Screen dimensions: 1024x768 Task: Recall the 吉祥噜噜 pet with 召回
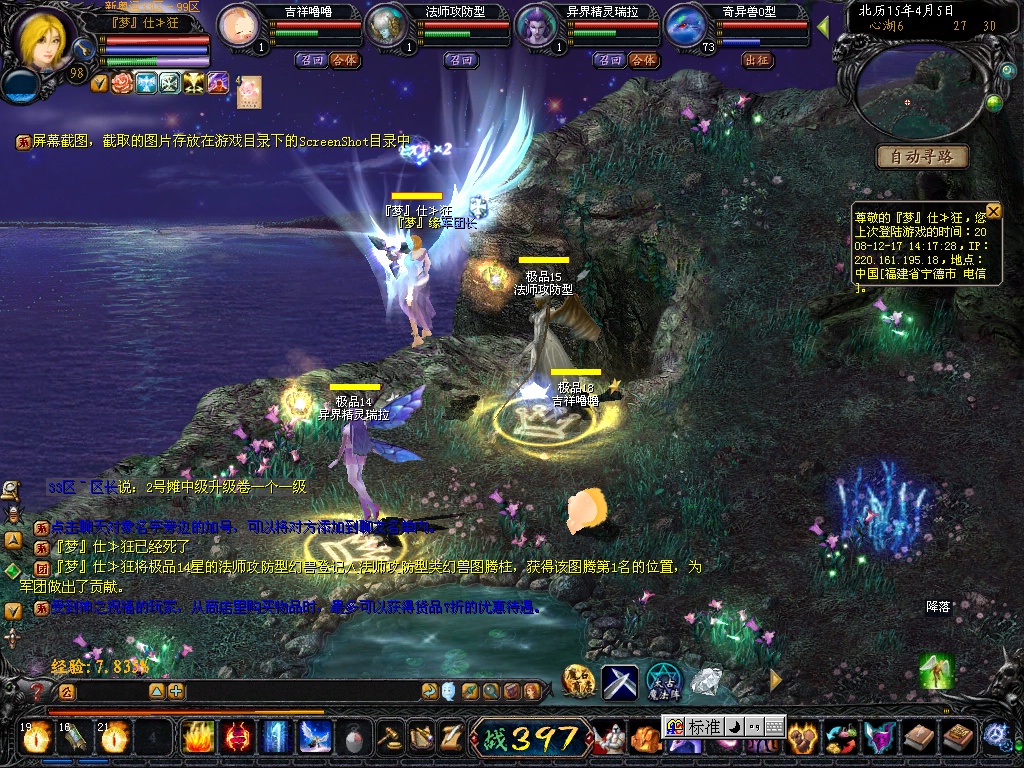311,60
